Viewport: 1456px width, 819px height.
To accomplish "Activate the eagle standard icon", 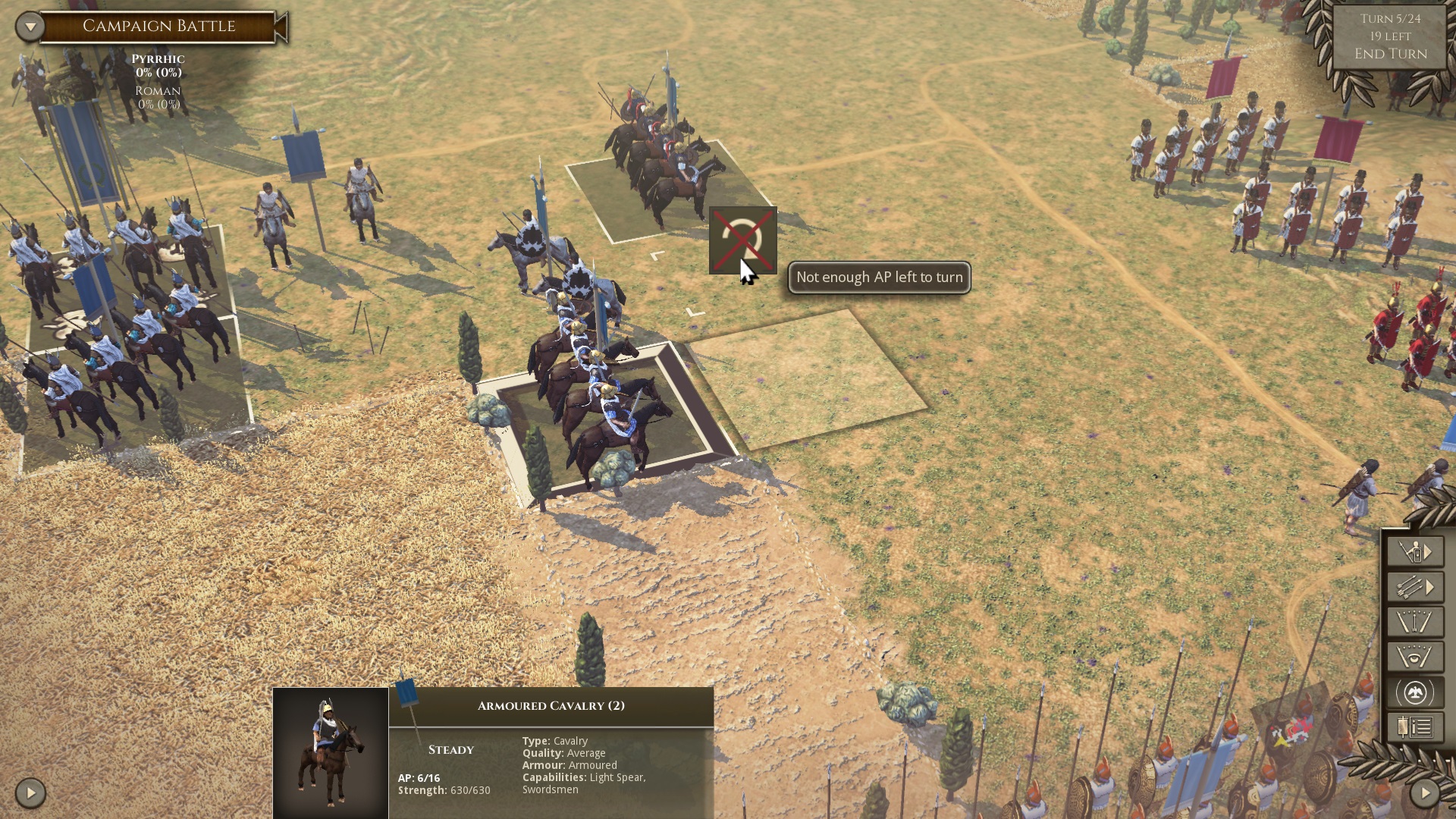I will pyautogui.click(x=1412, y=691).
